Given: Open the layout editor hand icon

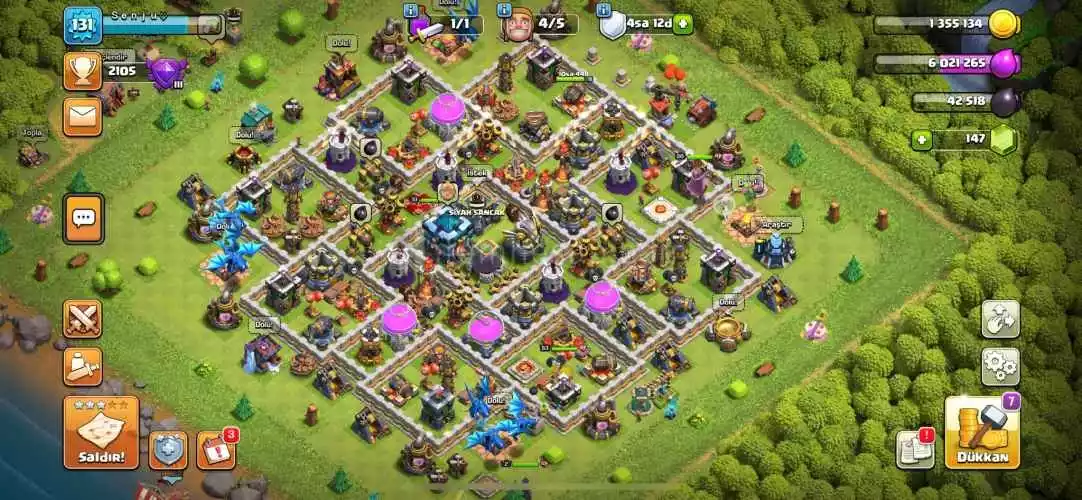Looking at the screenshot, I should 999,319.
